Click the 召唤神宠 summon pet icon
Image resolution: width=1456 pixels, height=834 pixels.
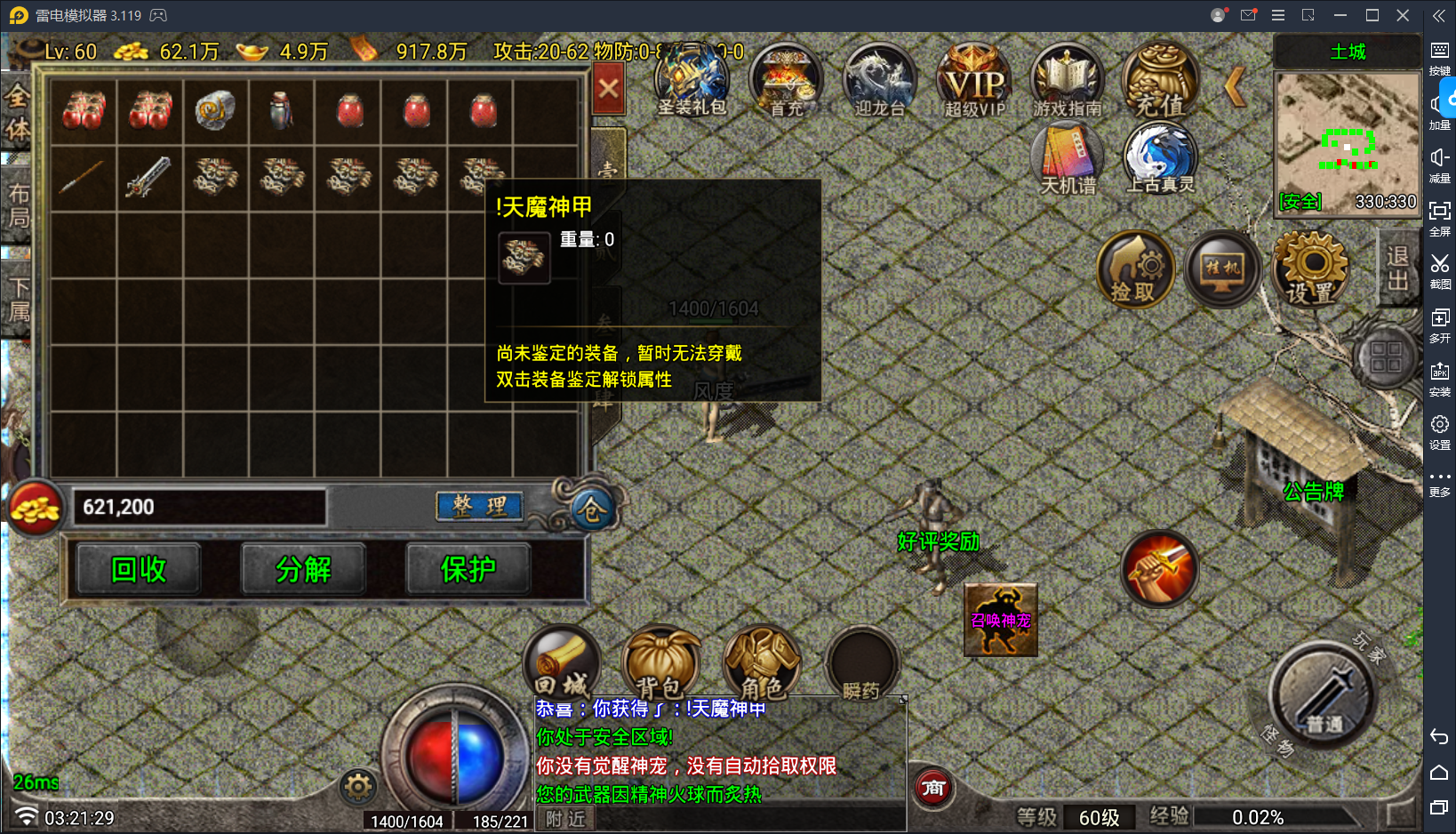pyautogui.click(x=1000, y=620)
